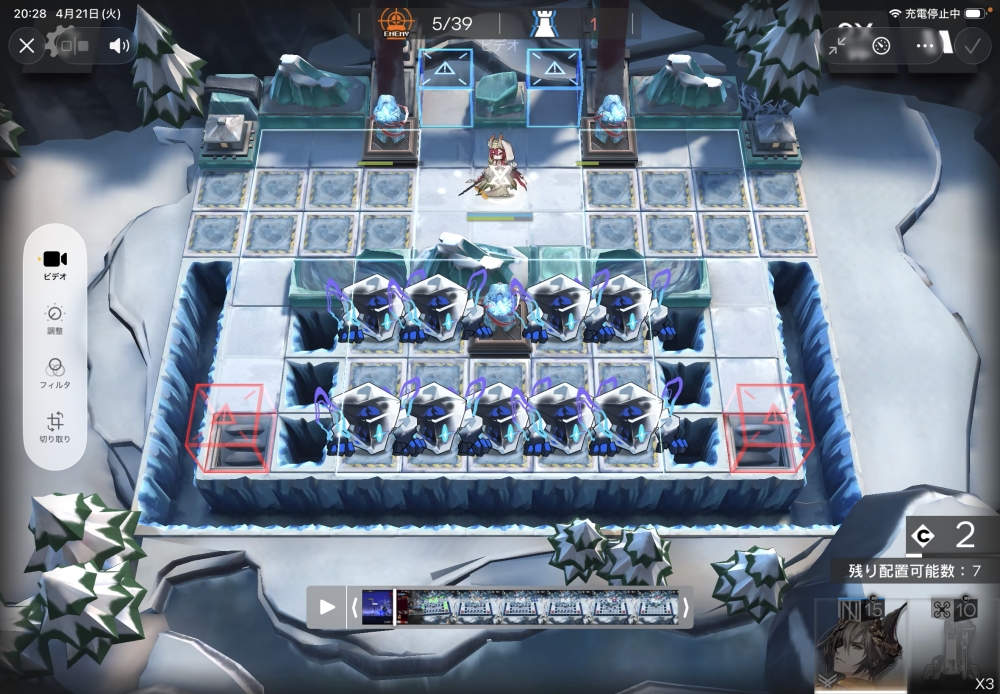
Task: Select the 切り取り crop tool
Action: [55, 428]
